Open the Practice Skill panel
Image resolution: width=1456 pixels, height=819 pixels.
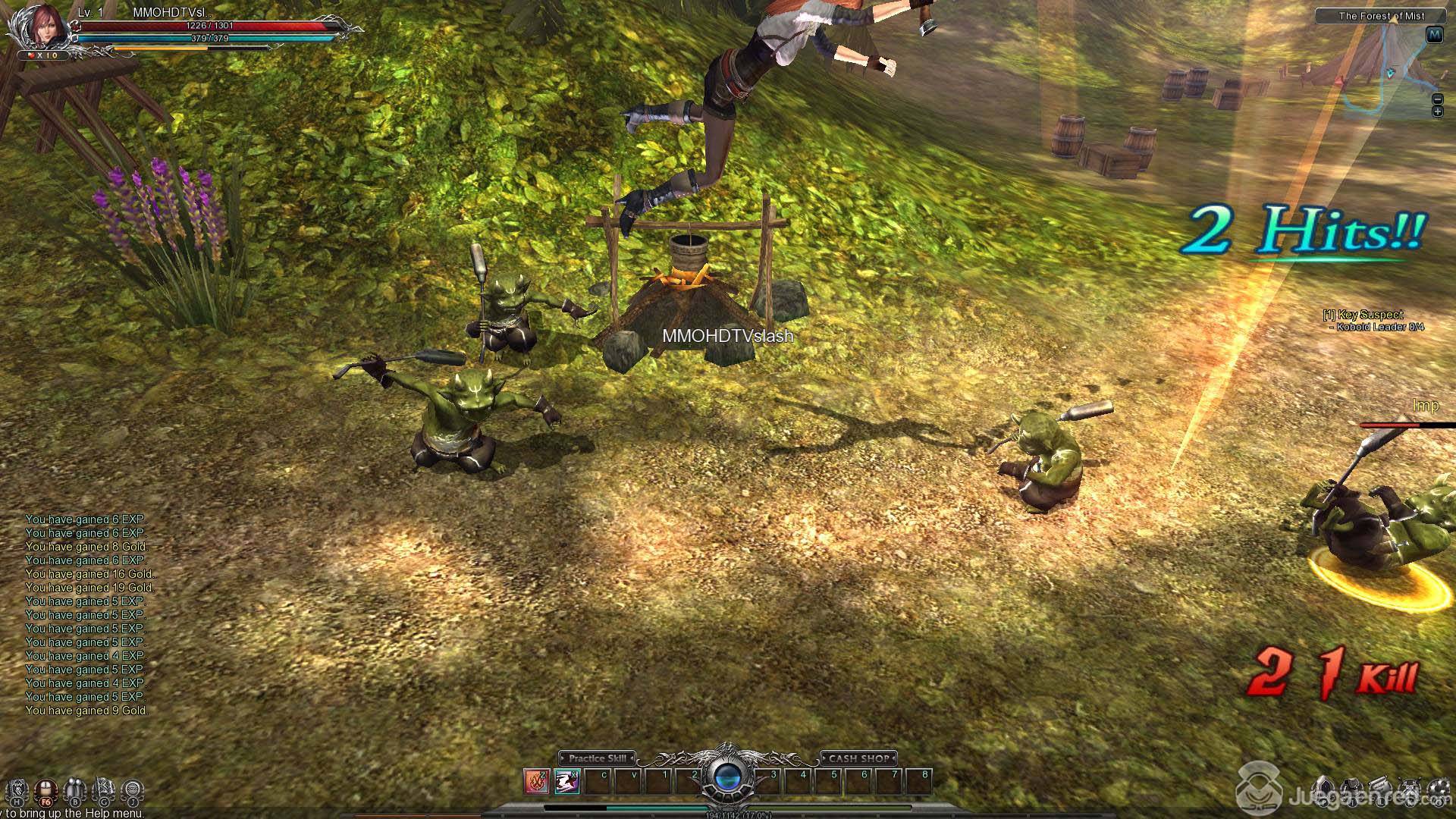(597, 758)
